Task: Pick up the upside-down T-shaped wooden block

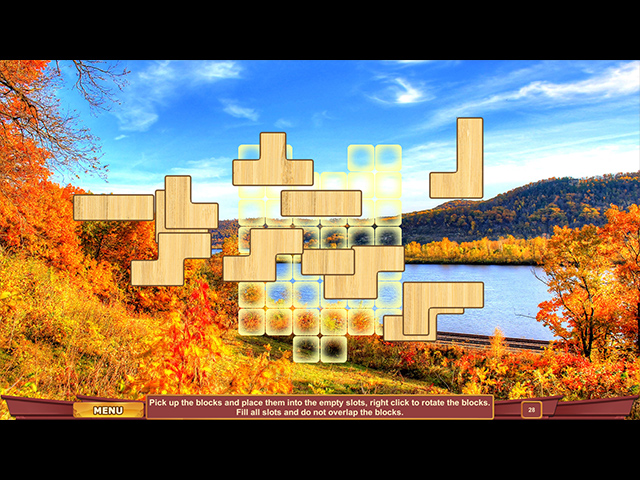Action: (x=272, y=171)
